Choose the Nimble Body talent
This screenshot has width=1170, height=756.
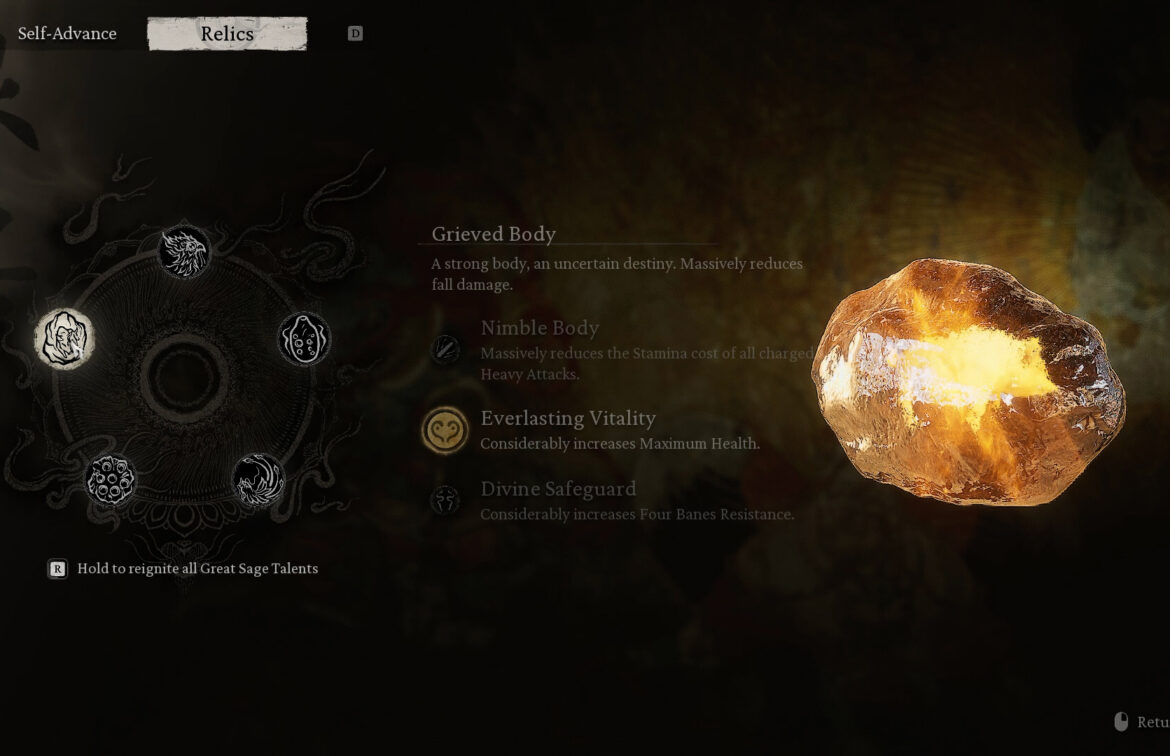click(445, 349)
